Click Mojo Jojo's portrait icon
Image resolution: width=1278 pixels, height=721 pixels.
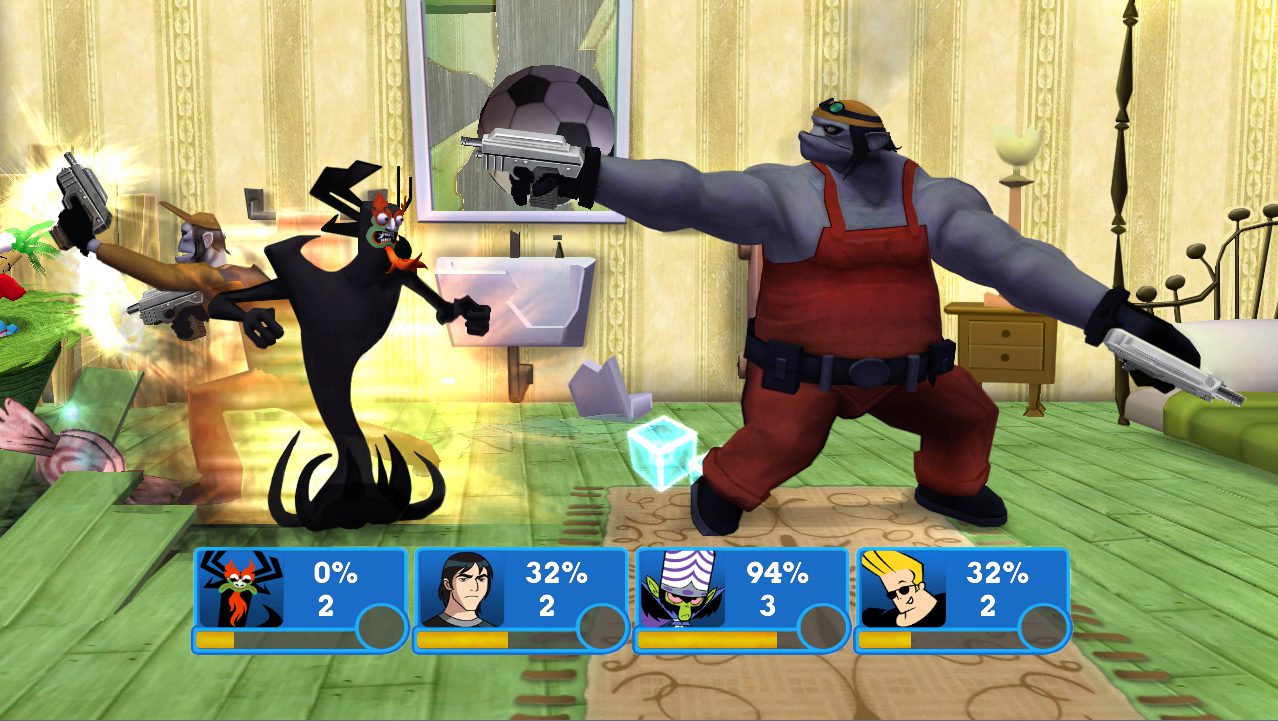[682, 589]
